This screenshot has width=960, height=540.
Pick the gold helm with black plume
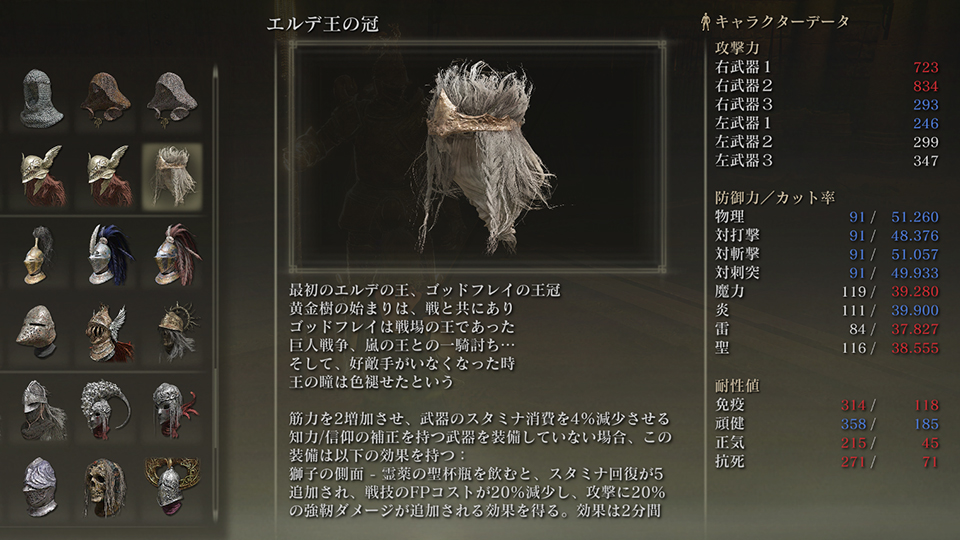click(41, 255)
